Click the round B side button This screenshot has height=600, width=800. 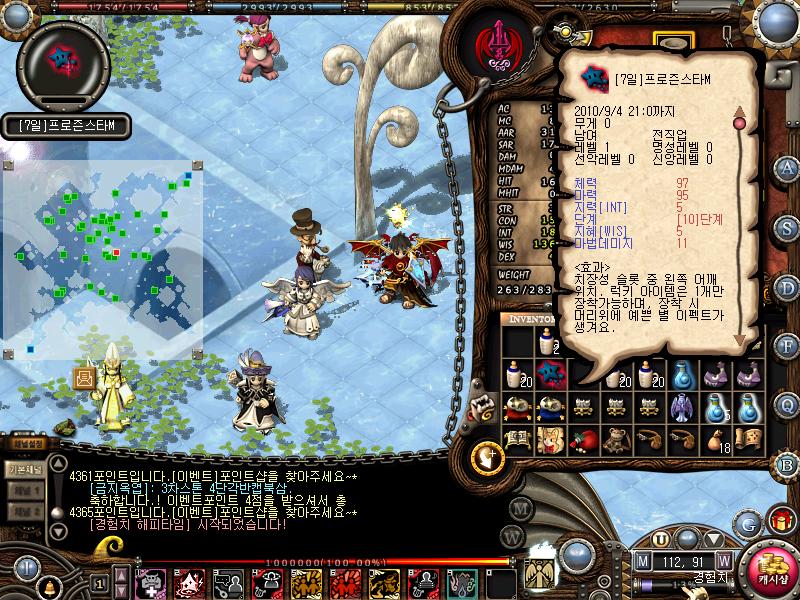tap(787, 463)
